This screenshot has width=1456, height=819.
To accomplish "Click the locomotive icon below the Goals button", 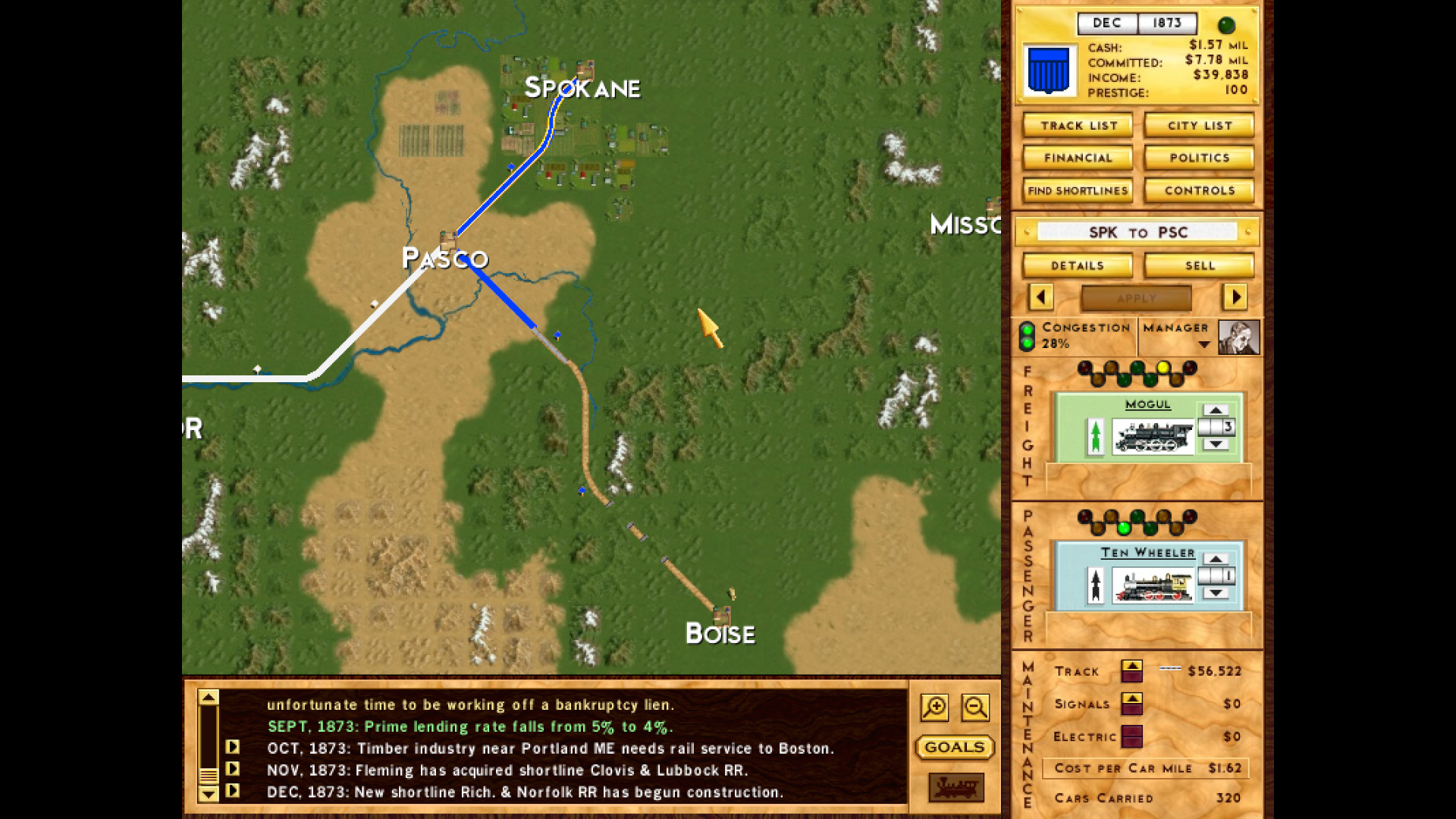I will [x=955, y=789].
